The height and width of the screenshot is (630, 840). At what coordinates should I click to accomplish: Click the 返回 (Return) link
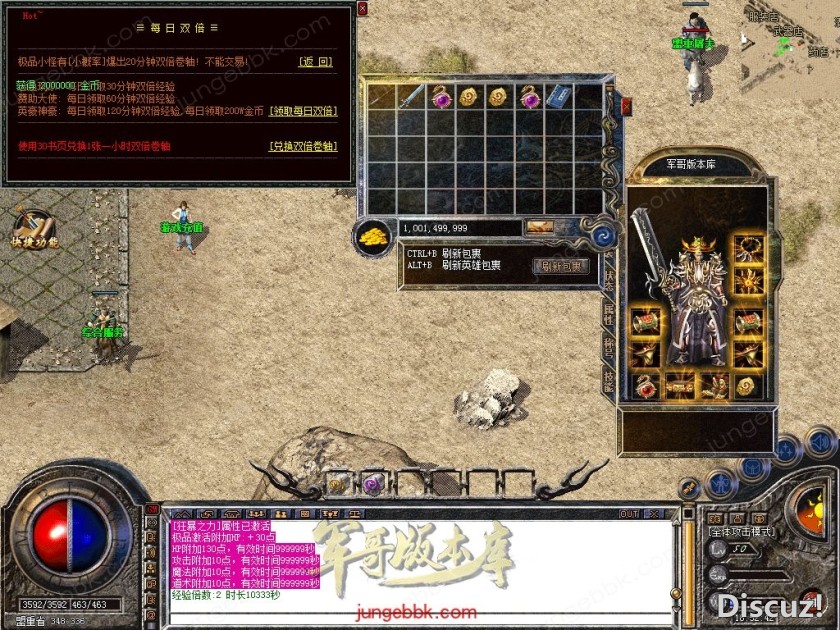click(315, 62)
